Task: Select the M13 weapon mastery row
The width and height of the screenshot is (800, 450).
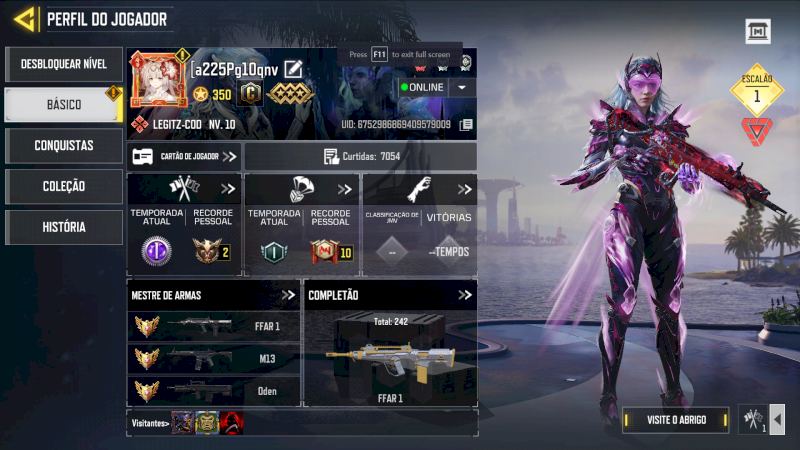Action: pyautogui.click(x=215, y=358)
